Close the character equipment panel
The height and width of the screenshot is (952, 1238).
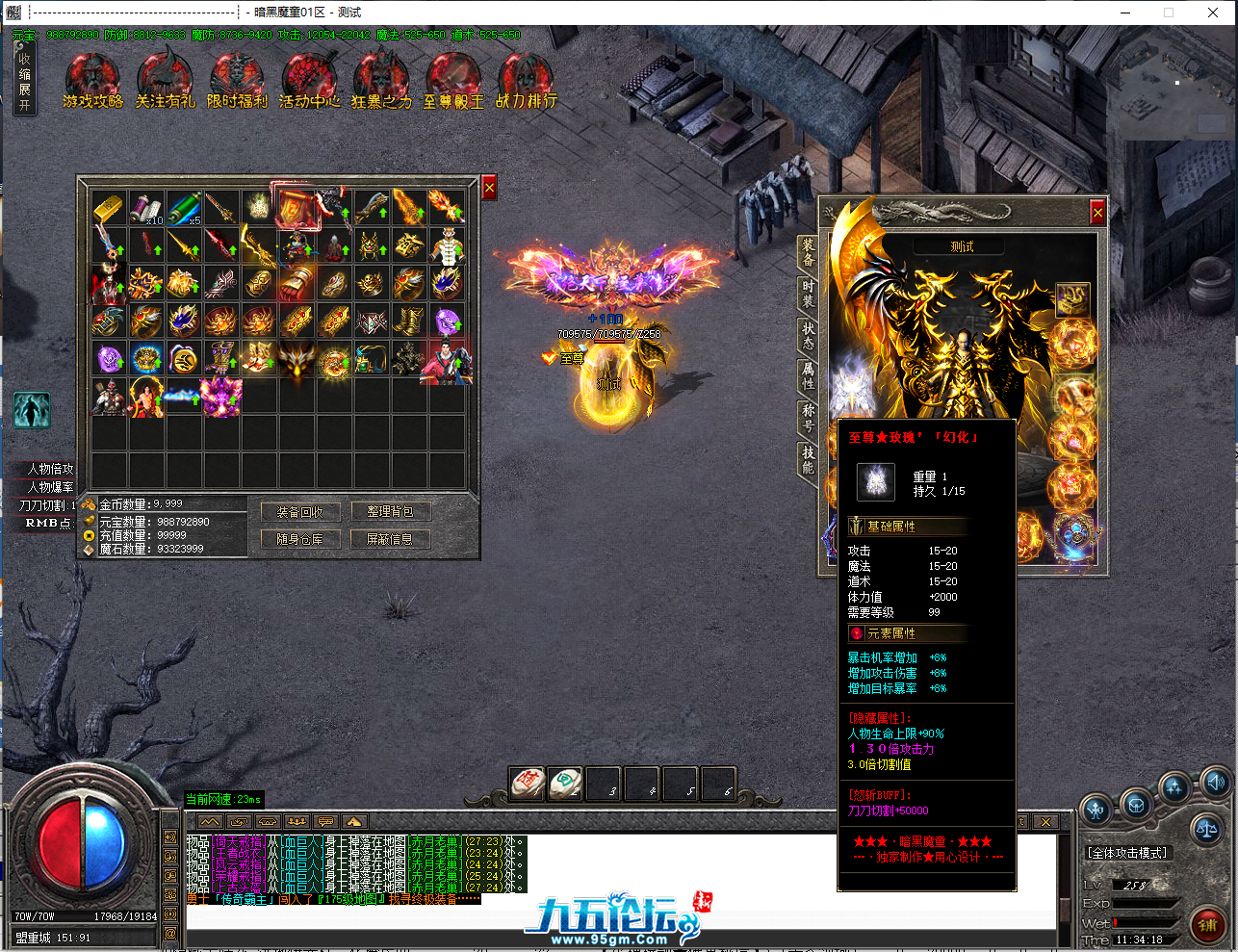point(1097,212)
